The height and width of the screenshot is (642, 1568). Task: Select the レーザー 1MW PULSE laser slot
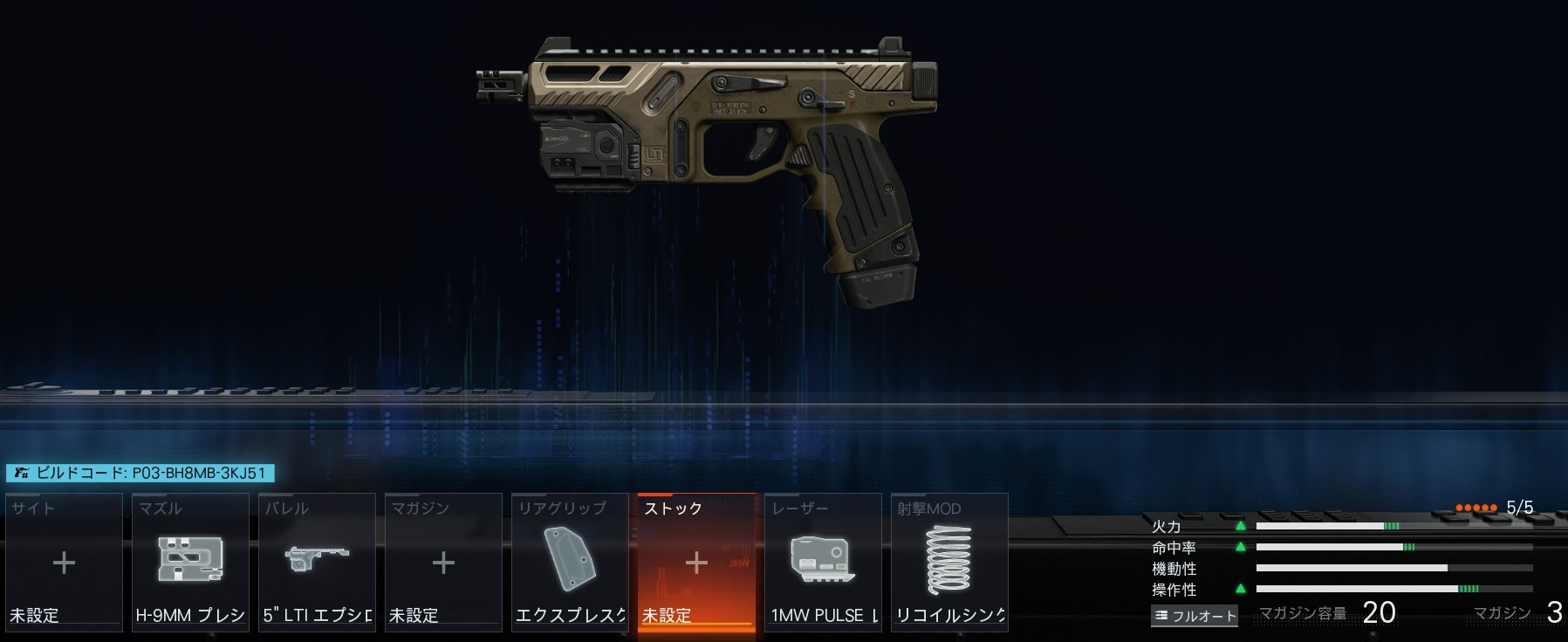(823, 562)
